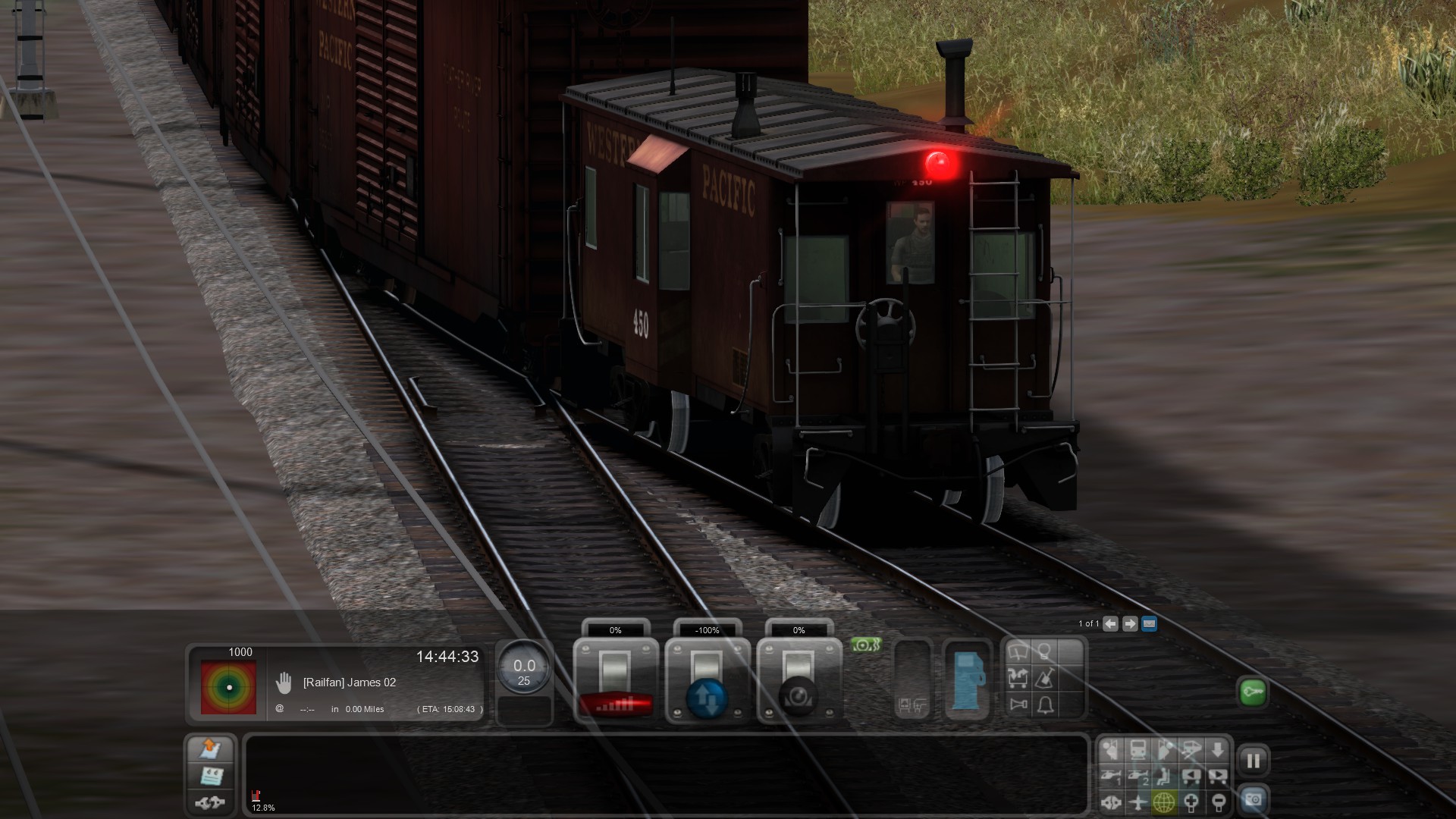The height and width of the screenshot is (819, 1456).
Task: Select the green globe free camera view
Action: point(1164,802)
